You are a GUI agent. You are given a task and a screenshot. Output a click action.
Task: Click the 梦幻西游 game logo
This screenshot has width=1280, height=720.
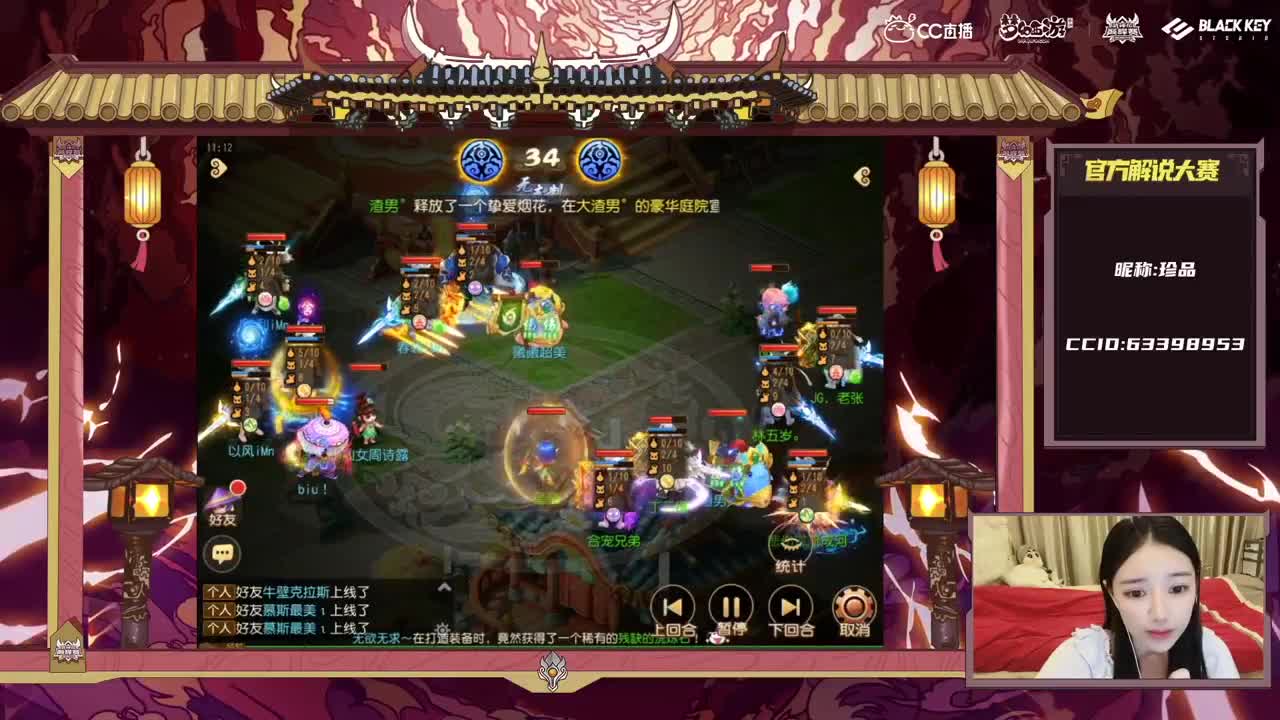(1038, 29)
